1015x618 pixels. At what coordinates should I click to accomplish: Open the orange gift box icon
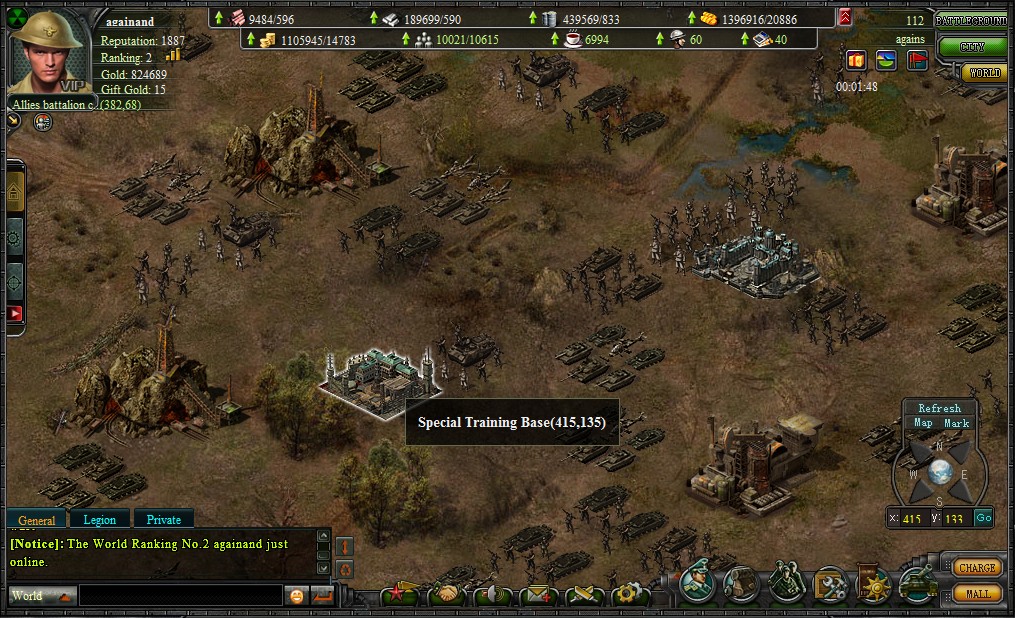855,60
